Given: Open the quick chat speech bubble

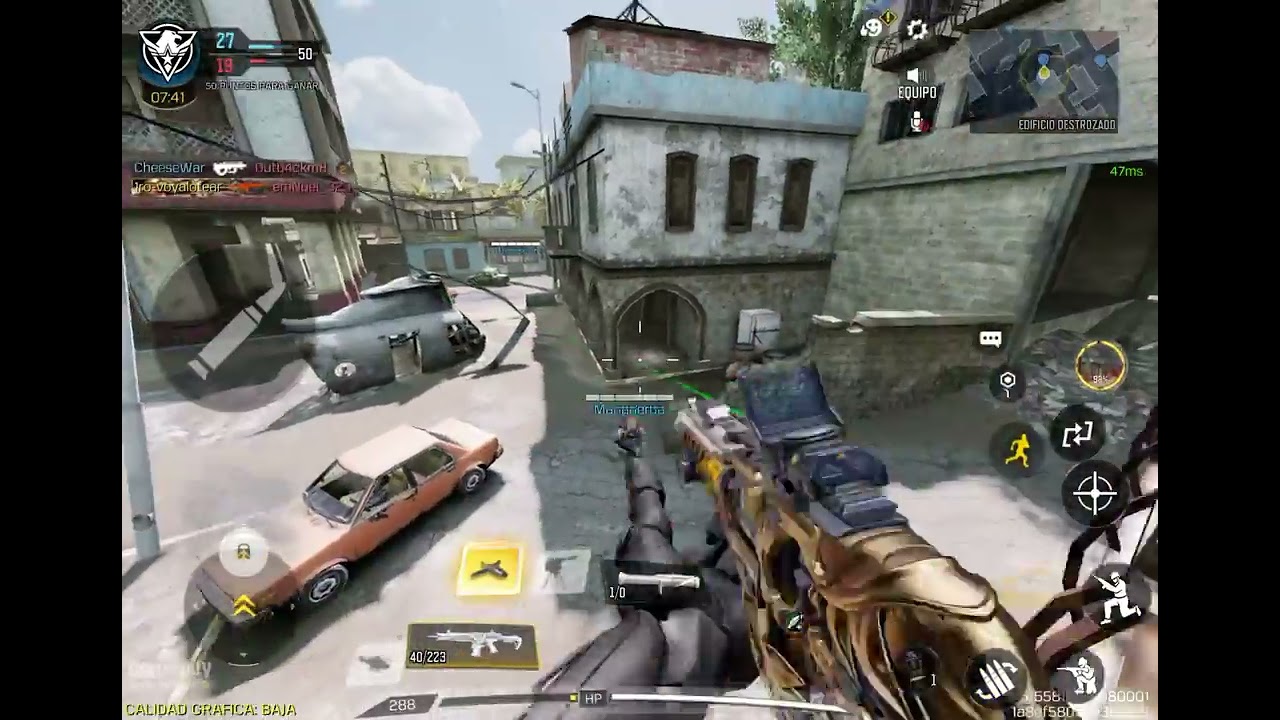Looking at the screenshot, I should pos(990,339).
